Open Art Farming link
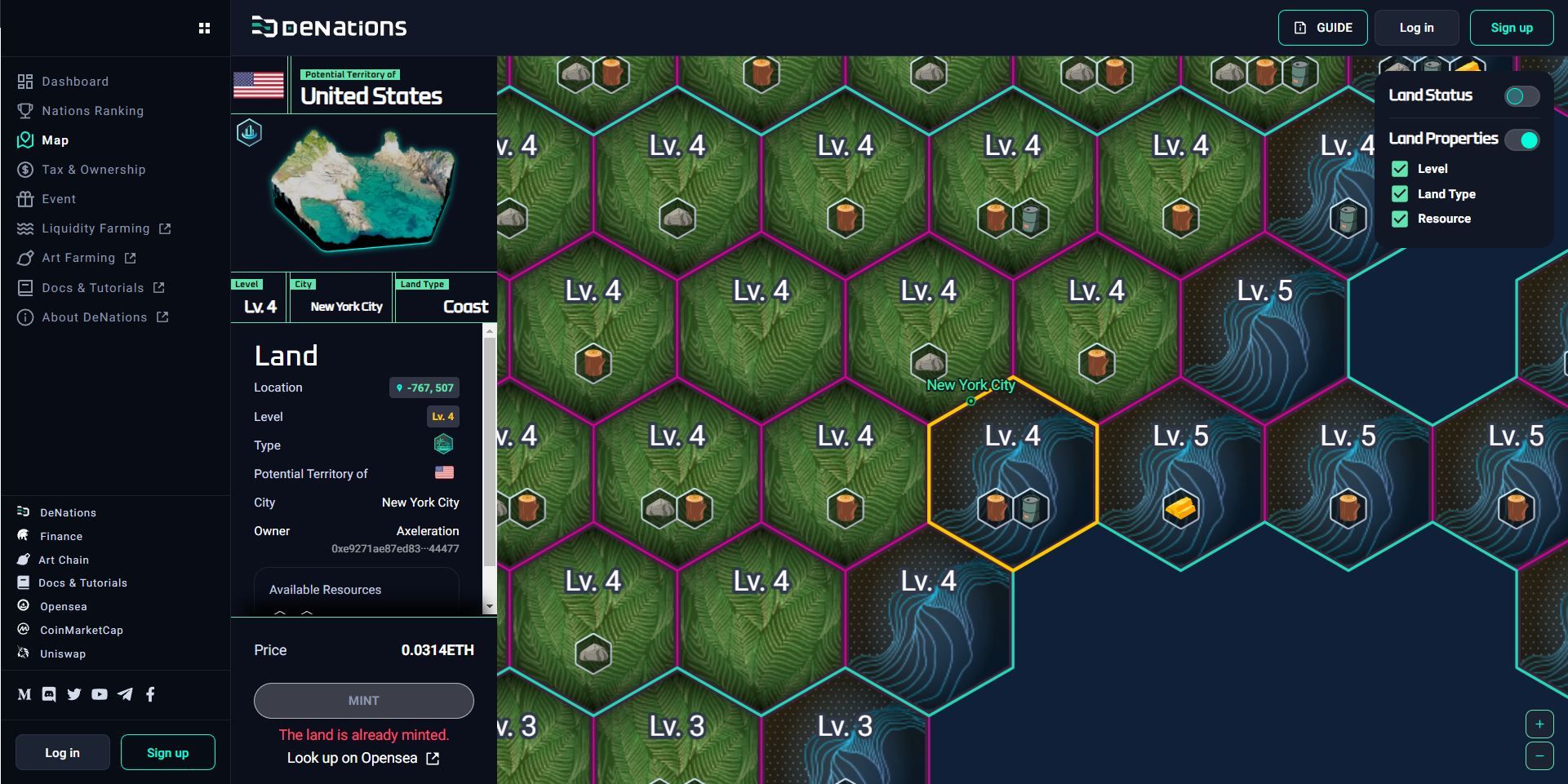The image size is (1568, 784). pyautogui.click(x=78, y=258)
